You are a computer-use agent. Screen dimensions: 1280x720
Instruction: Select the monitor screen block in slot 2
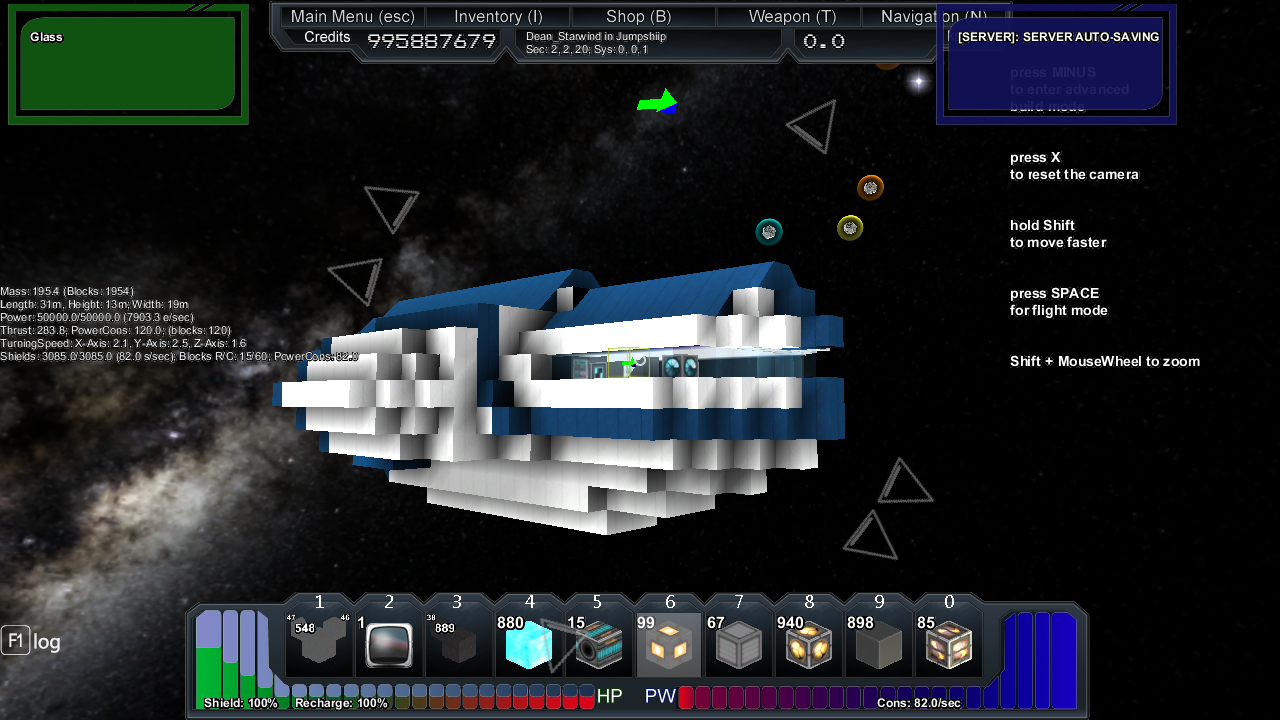point(389,645)
